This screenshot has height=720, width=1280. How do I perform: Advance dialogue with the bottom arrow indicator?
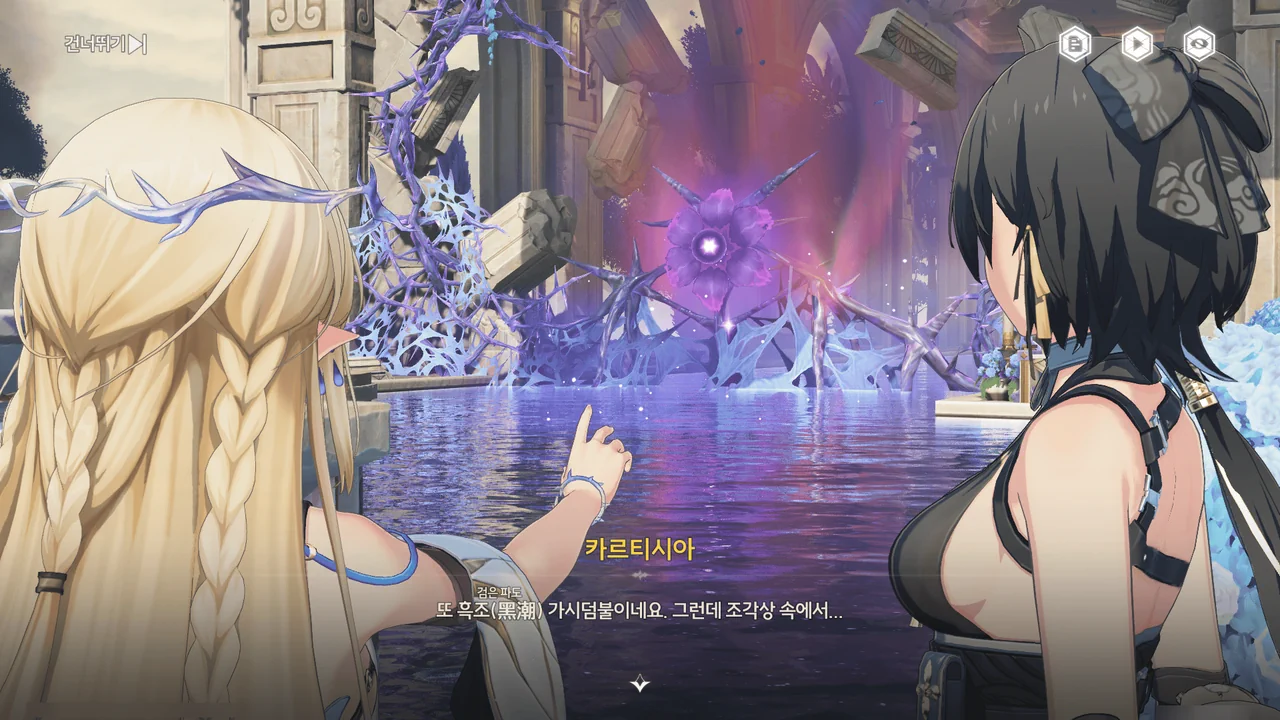[640, 684]
